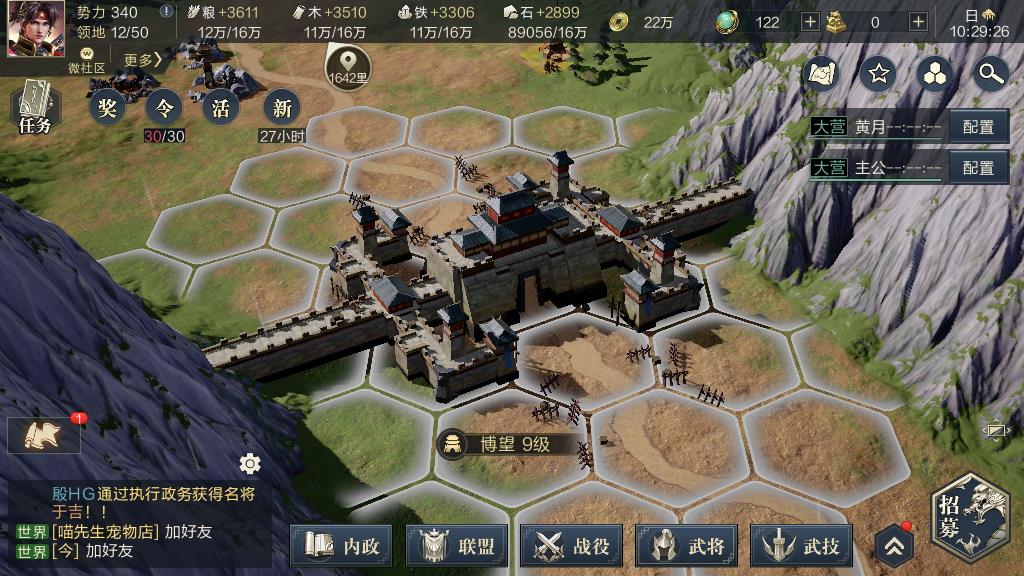The width and height of the screenshot is (1024, 576).
Task: Open the 联盟 alliance menu
Action: (456, 546)
